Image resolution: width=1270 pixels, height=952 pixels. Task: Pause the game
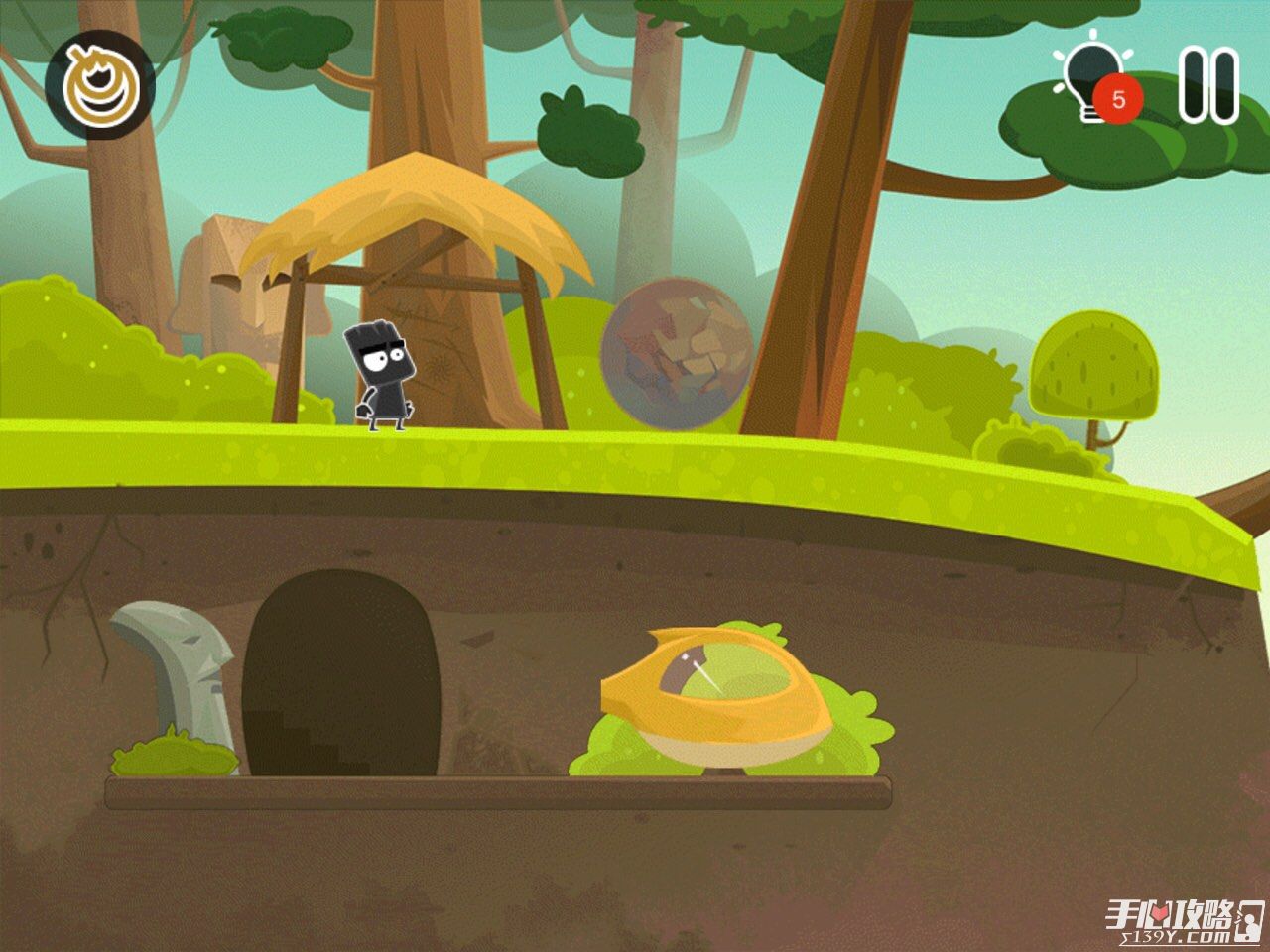point(1208,84)
